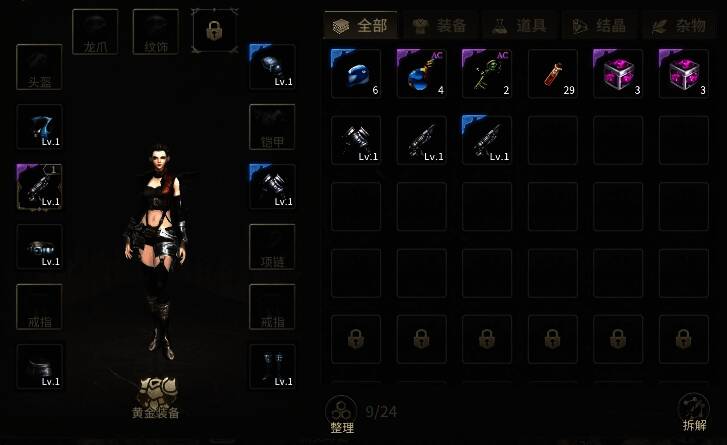Screen dimensions: 727x445
Task: Choose the green key item
Action: (x=486, y=74)
